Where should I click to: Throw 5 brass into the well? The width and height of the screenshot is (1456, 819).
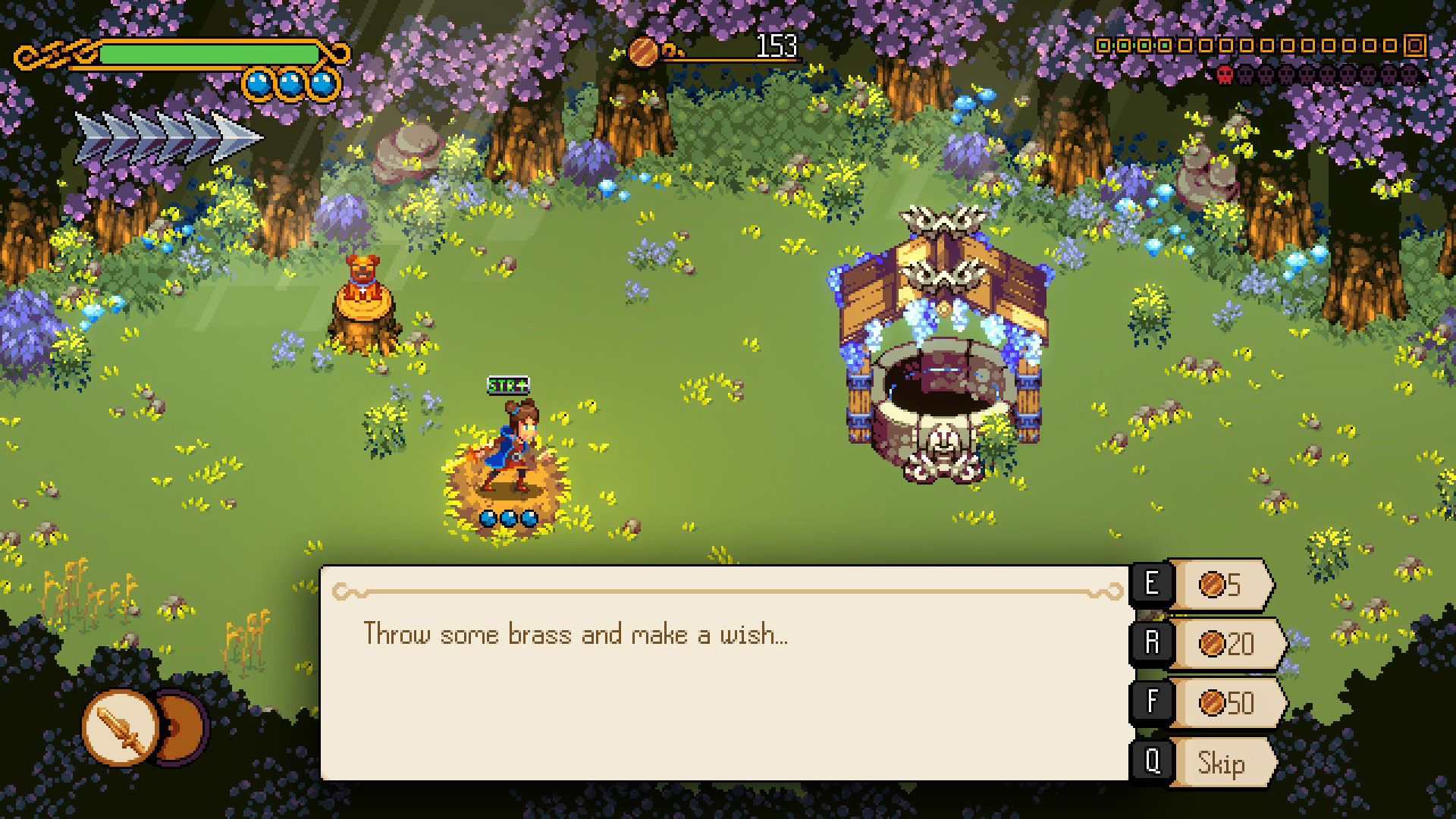tap(1219, 585)
